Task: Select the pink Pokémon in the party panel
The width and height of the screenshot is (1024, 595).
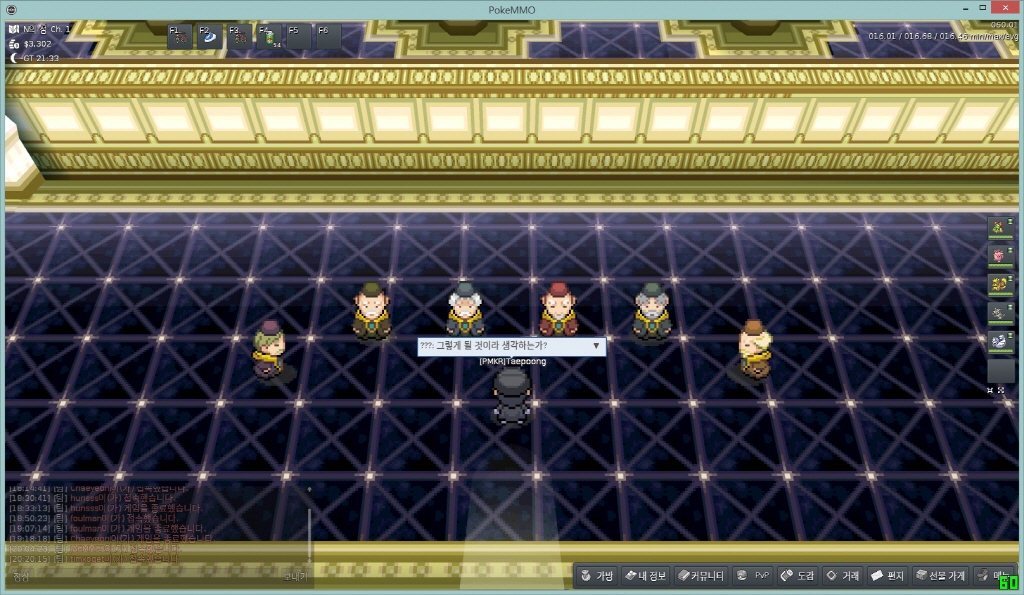Action: [x=1000, y=256]
